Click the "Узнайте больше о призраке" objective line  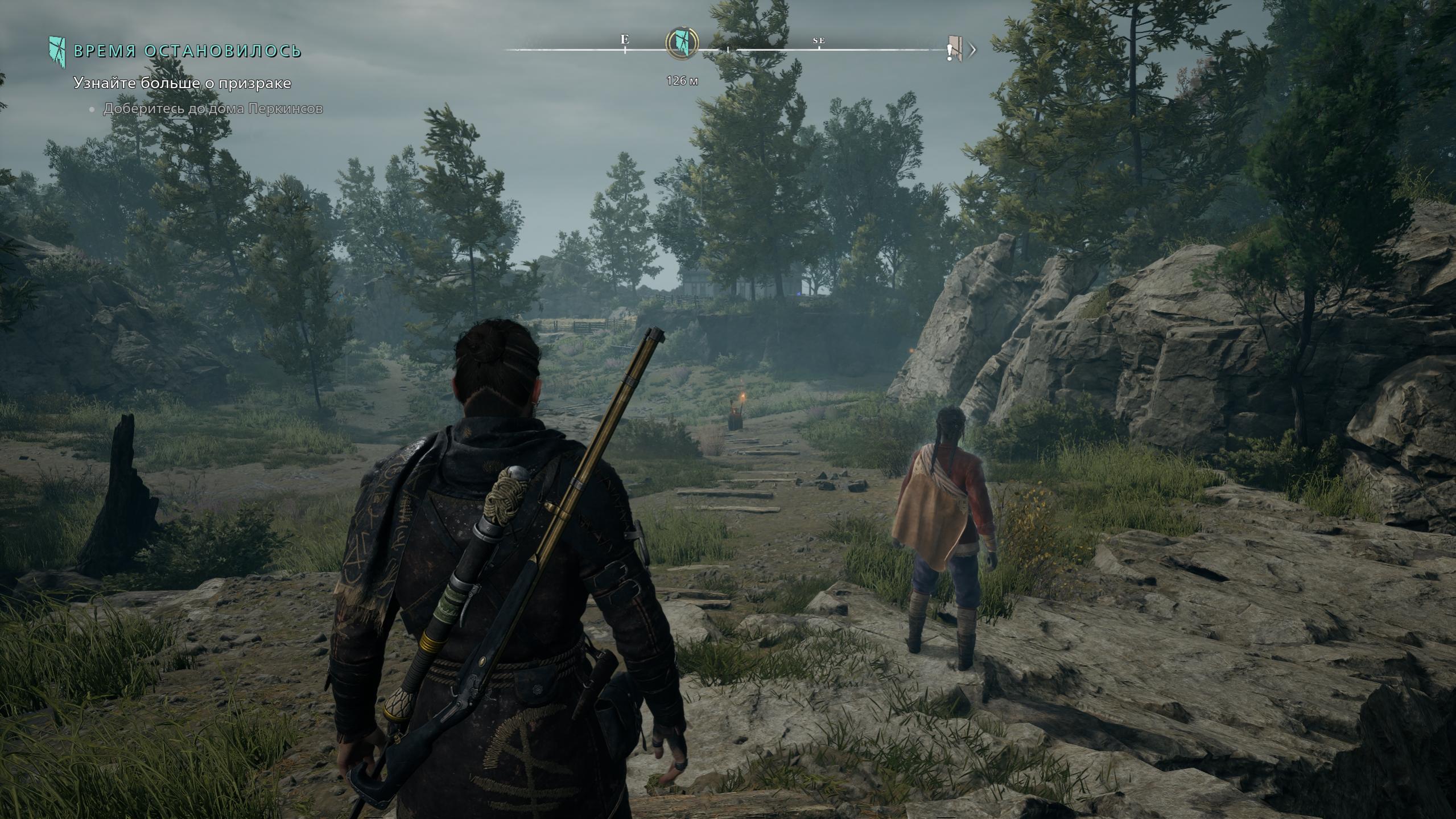(x=182, y=83)
